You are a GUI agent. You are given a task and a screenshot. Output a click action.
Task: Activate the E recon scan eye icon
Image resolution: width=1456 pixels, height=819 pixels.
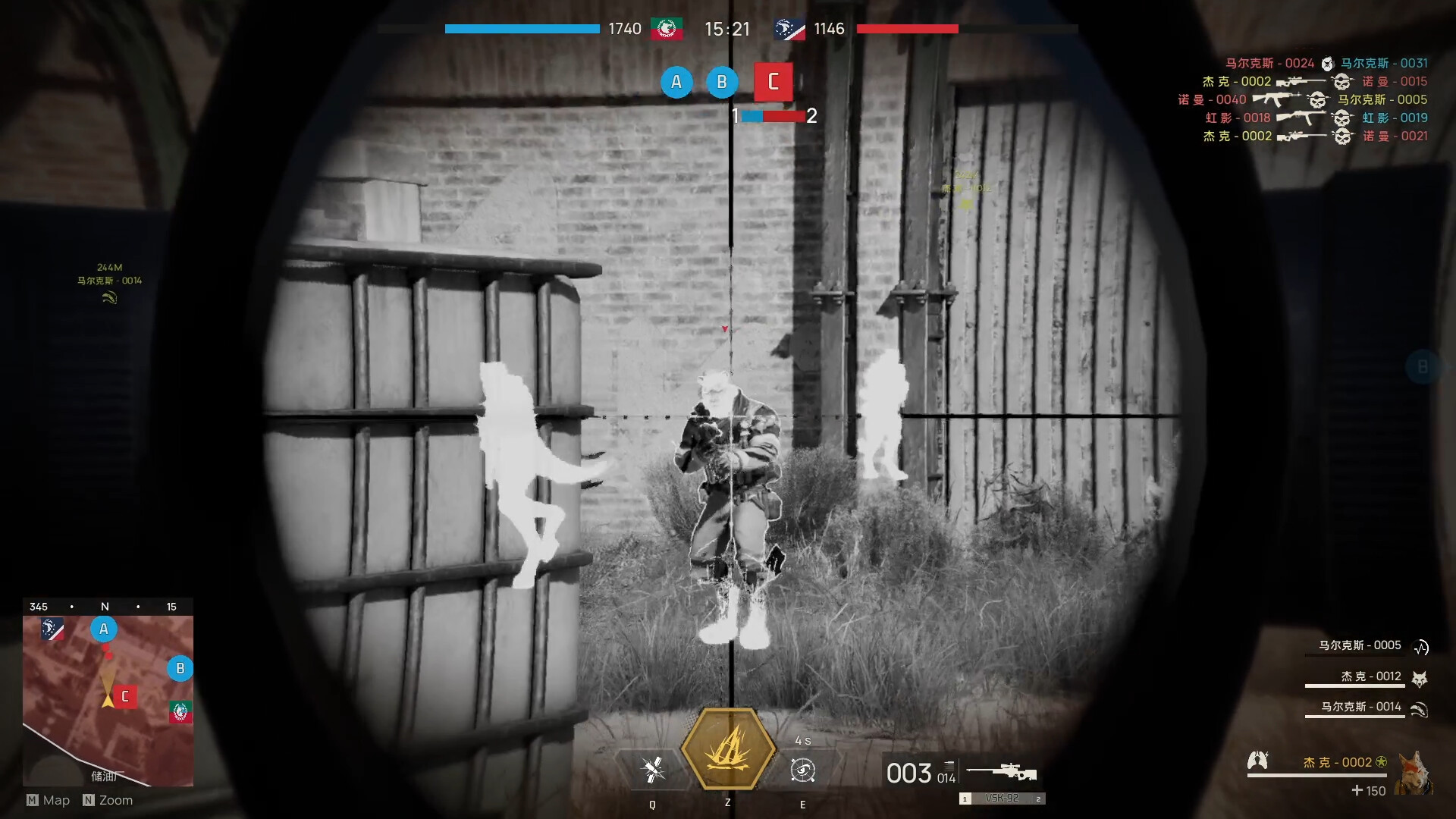[x=802, y=769]
